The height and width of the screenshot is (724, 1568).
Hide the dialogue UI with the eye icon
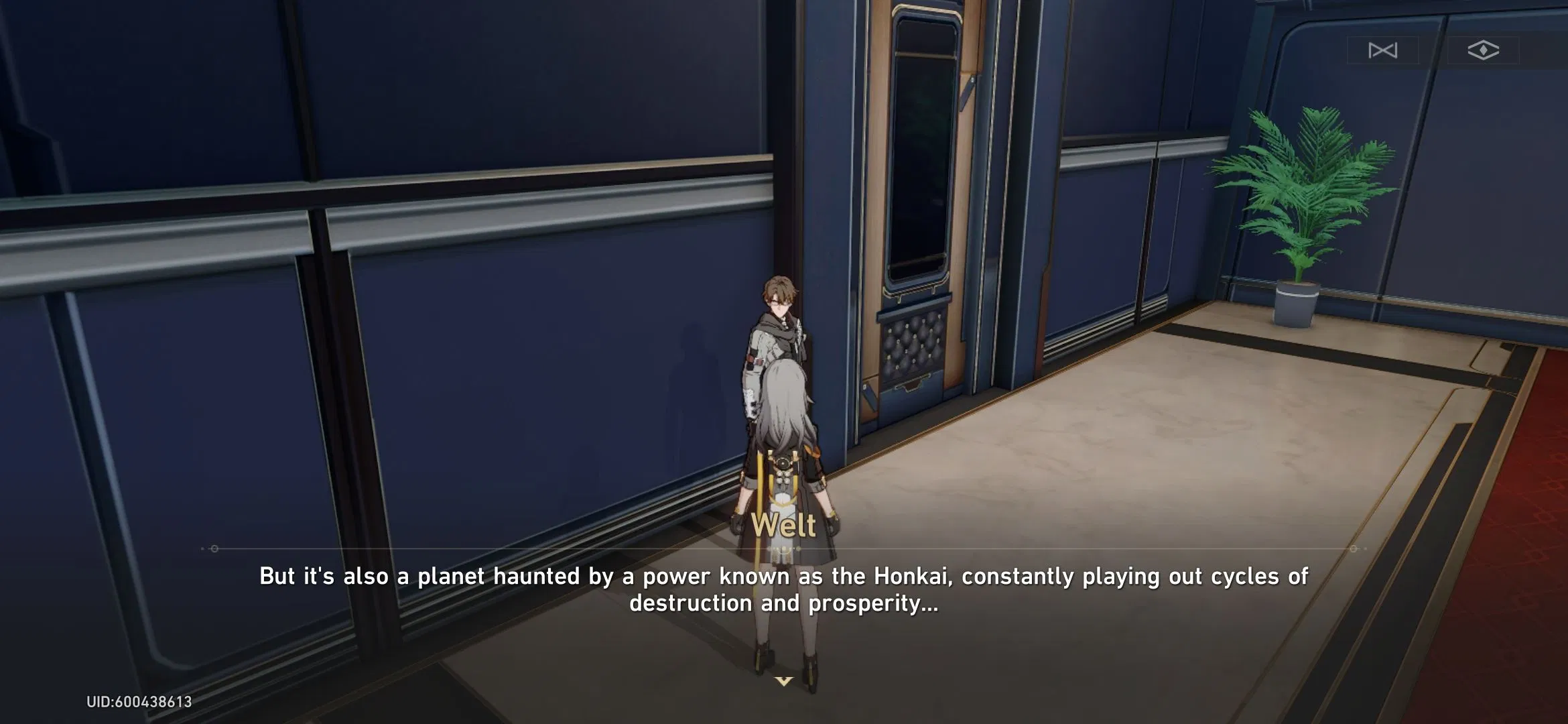(x=1483, y=48)
